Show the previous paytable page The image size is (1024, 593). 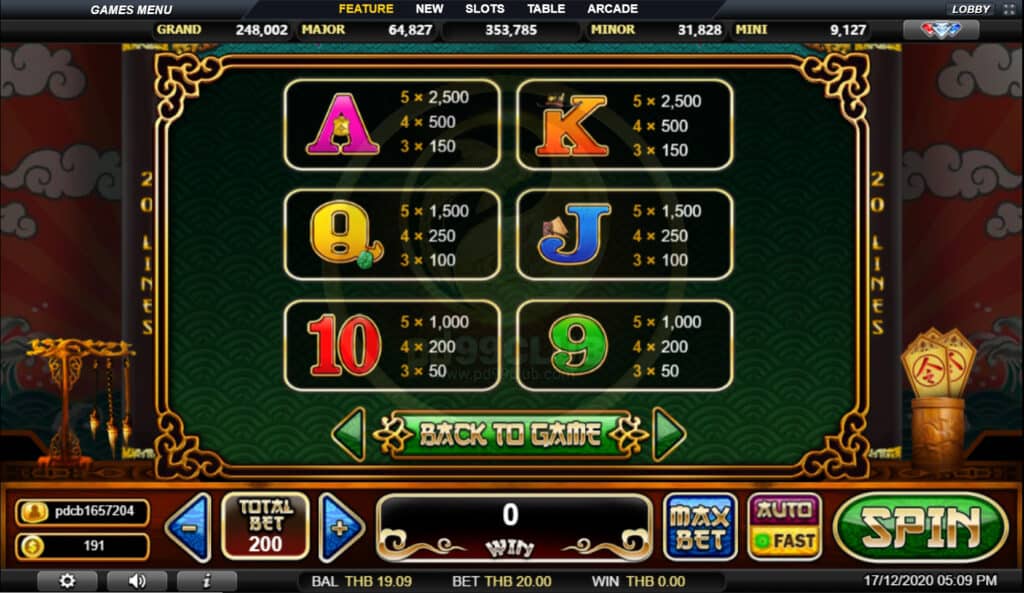348,434
